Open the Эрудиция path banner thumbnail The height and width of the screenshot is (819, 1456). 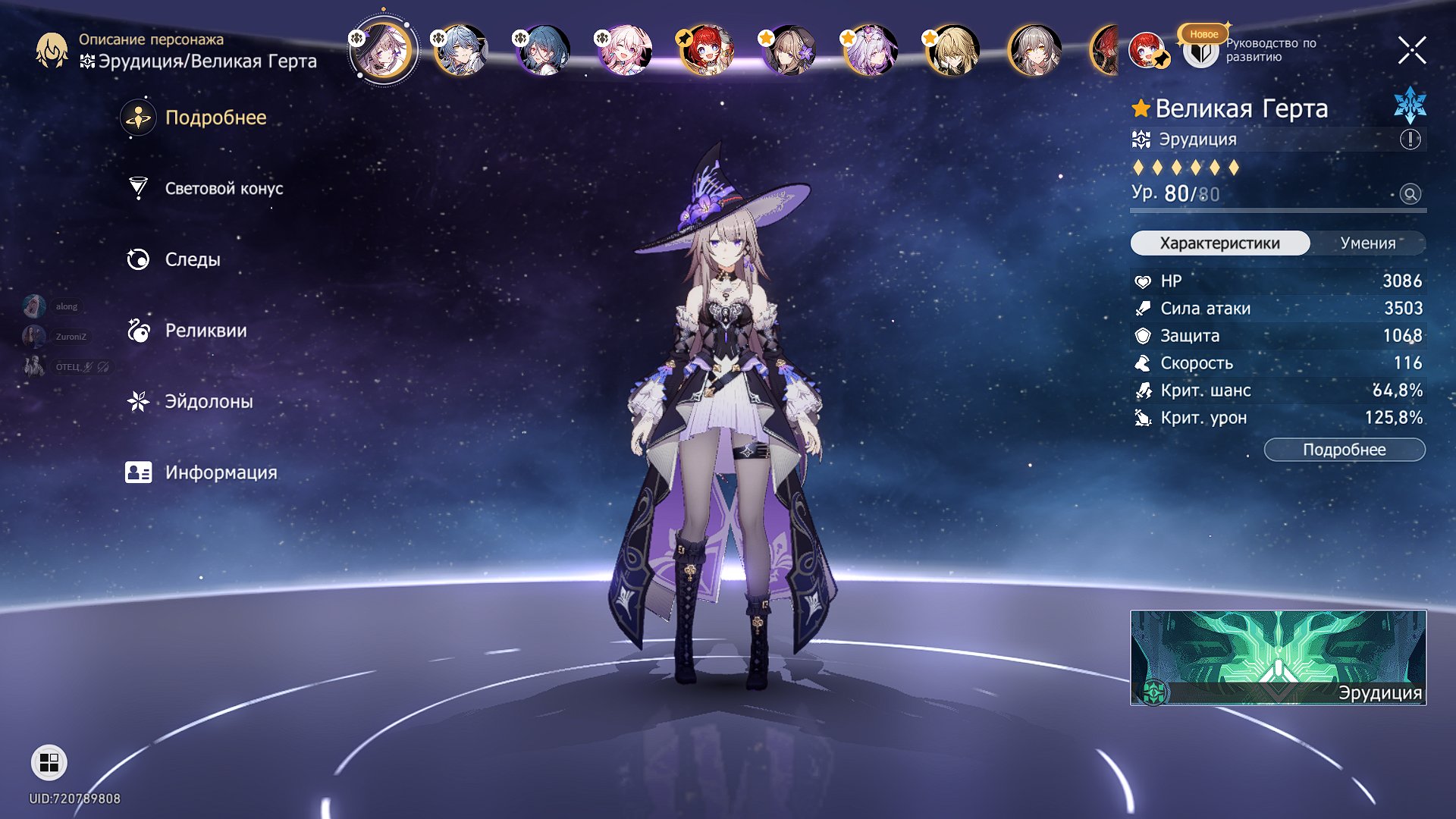click(1278, 657)
